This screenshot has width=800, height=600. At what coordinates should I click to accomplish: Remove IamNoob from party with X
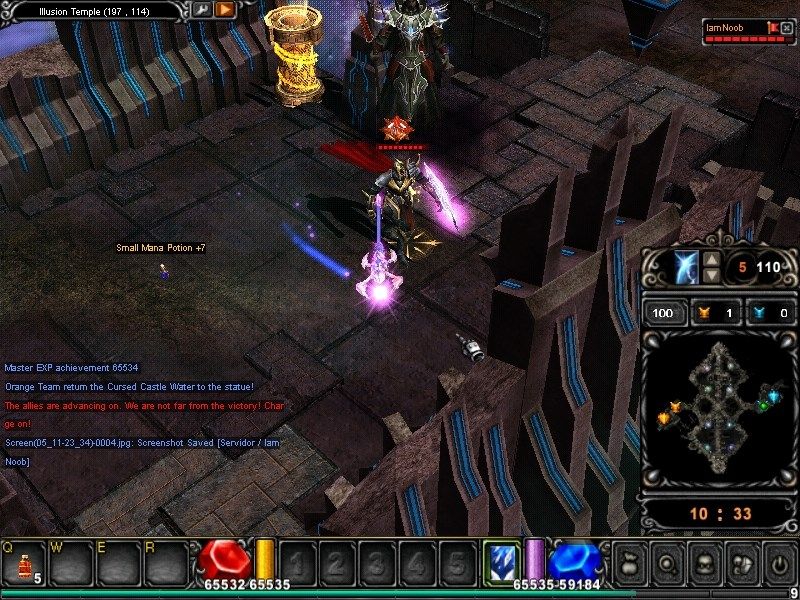(787, 27)
